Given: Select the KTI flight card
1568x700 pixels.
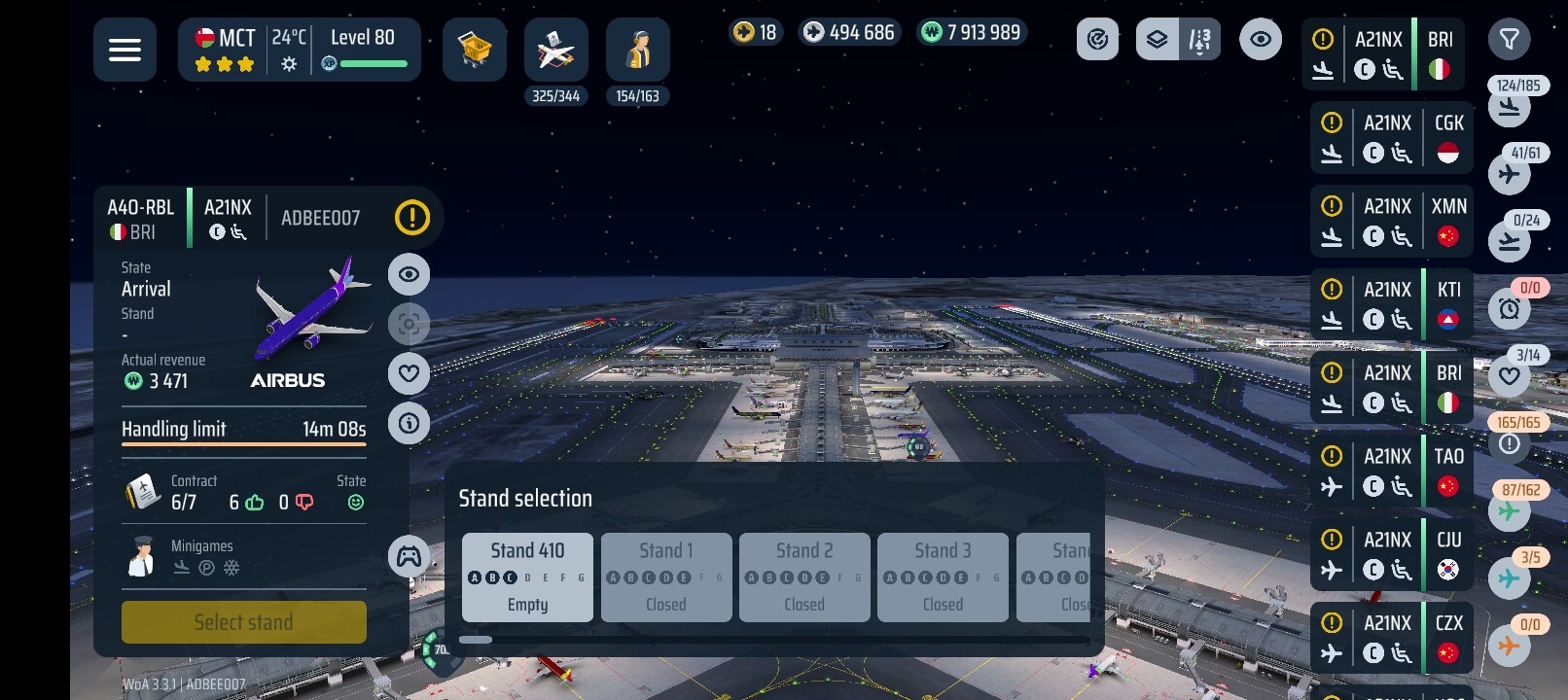Looking at the screenshot, I should 1391,304.
